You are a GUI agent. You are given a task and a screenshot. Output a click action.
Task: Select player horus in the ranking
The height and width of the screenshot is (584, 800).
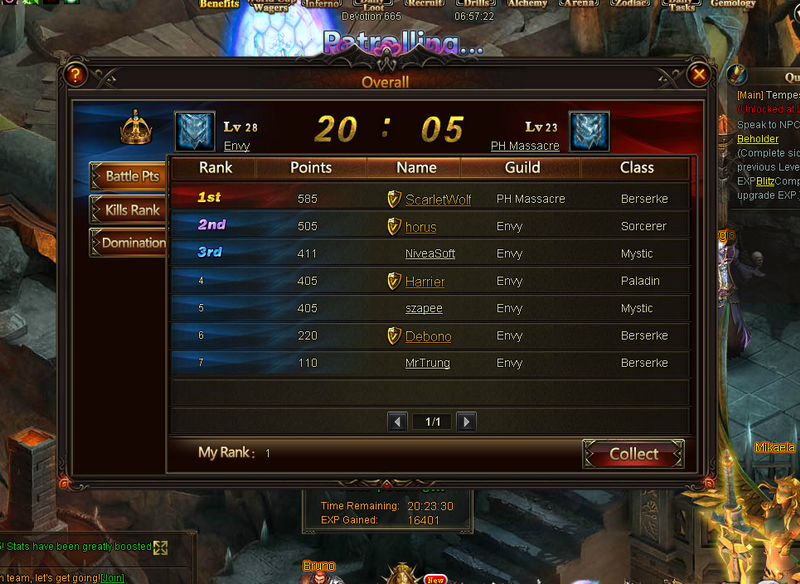pyautogui.click(x=421, y=227)
